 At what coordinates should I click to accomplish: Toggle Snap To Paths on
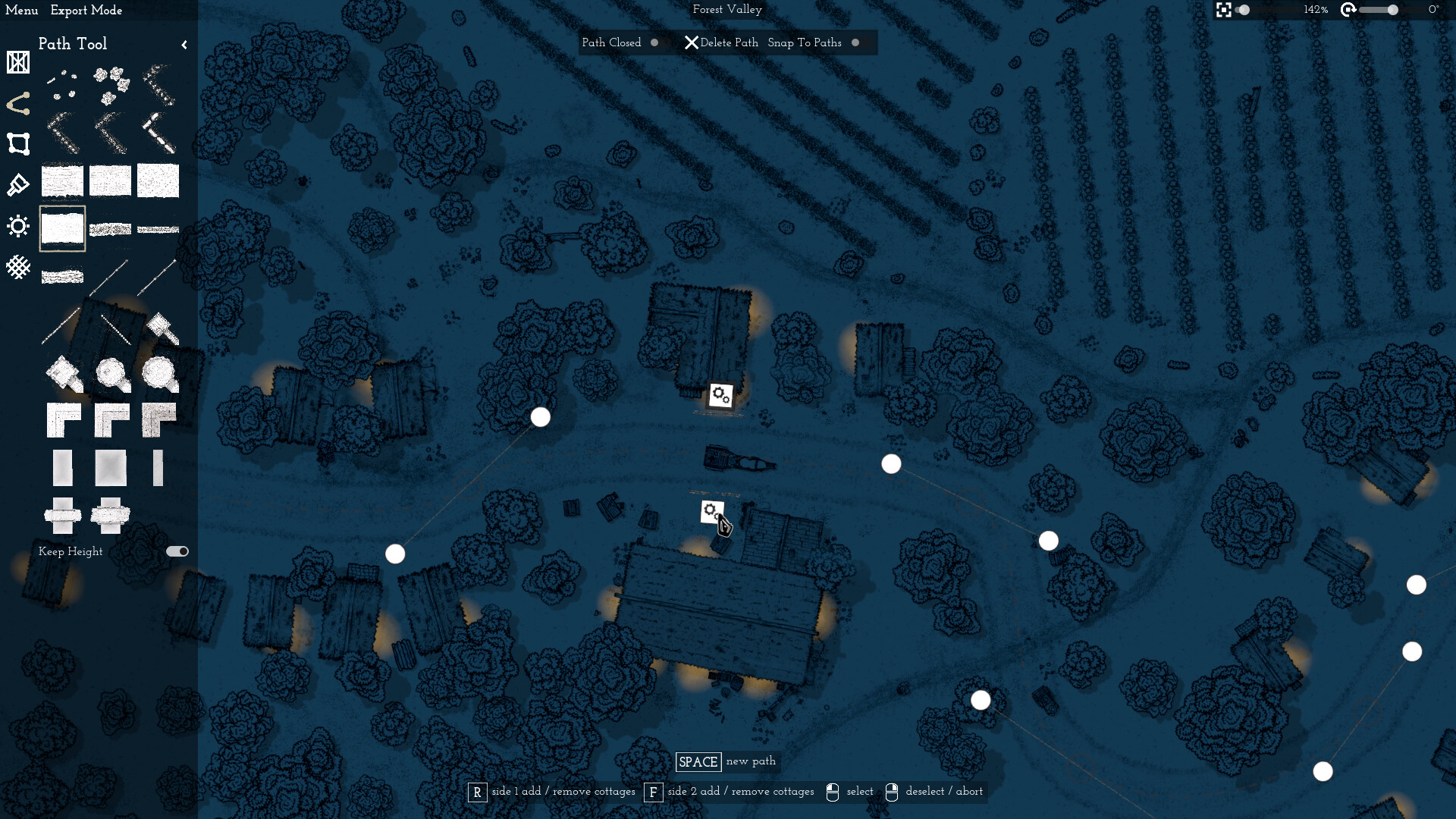[856, 42]
